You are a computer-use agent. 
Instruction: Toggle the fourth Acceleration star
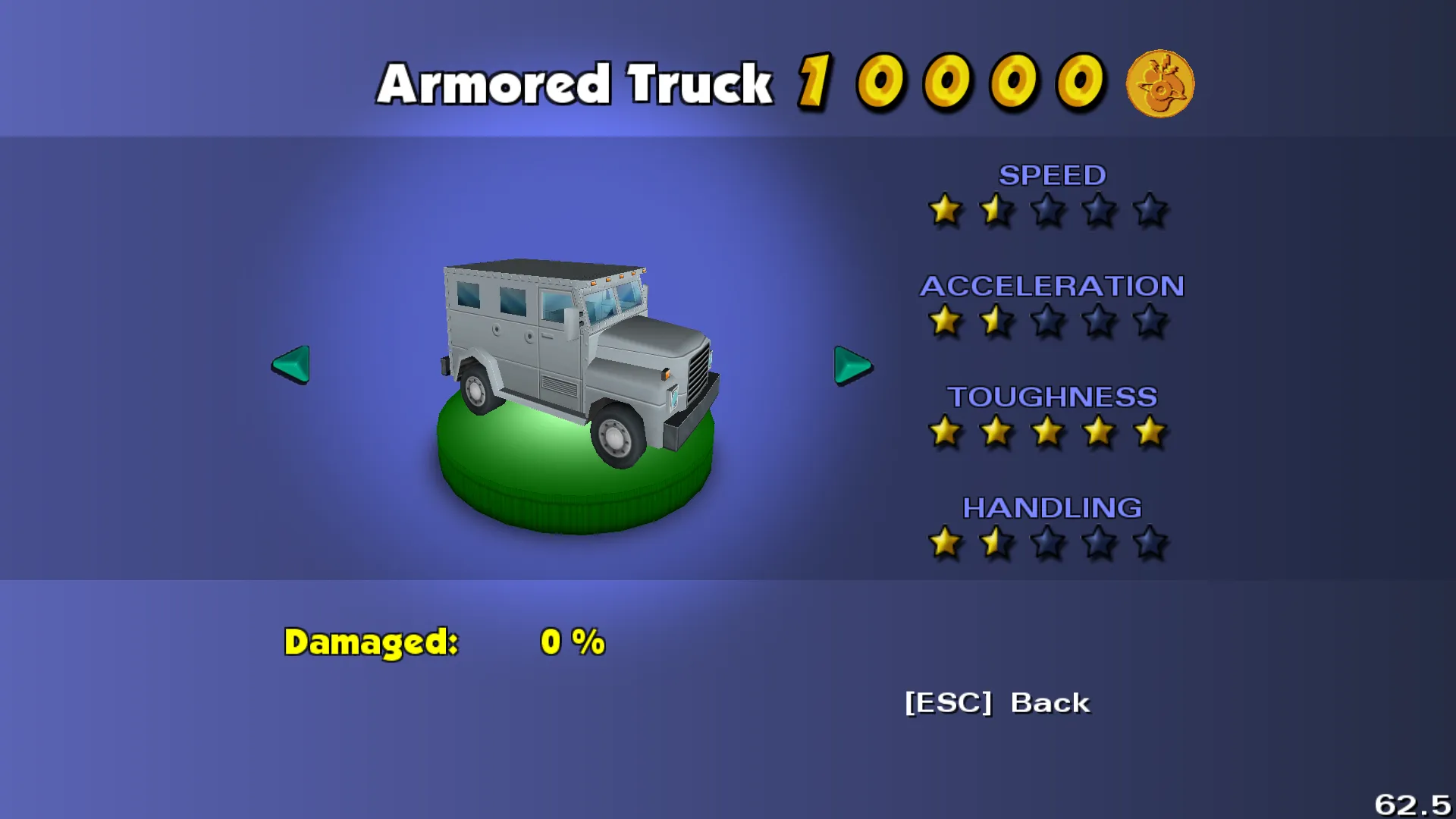(x=1099, y=322)
